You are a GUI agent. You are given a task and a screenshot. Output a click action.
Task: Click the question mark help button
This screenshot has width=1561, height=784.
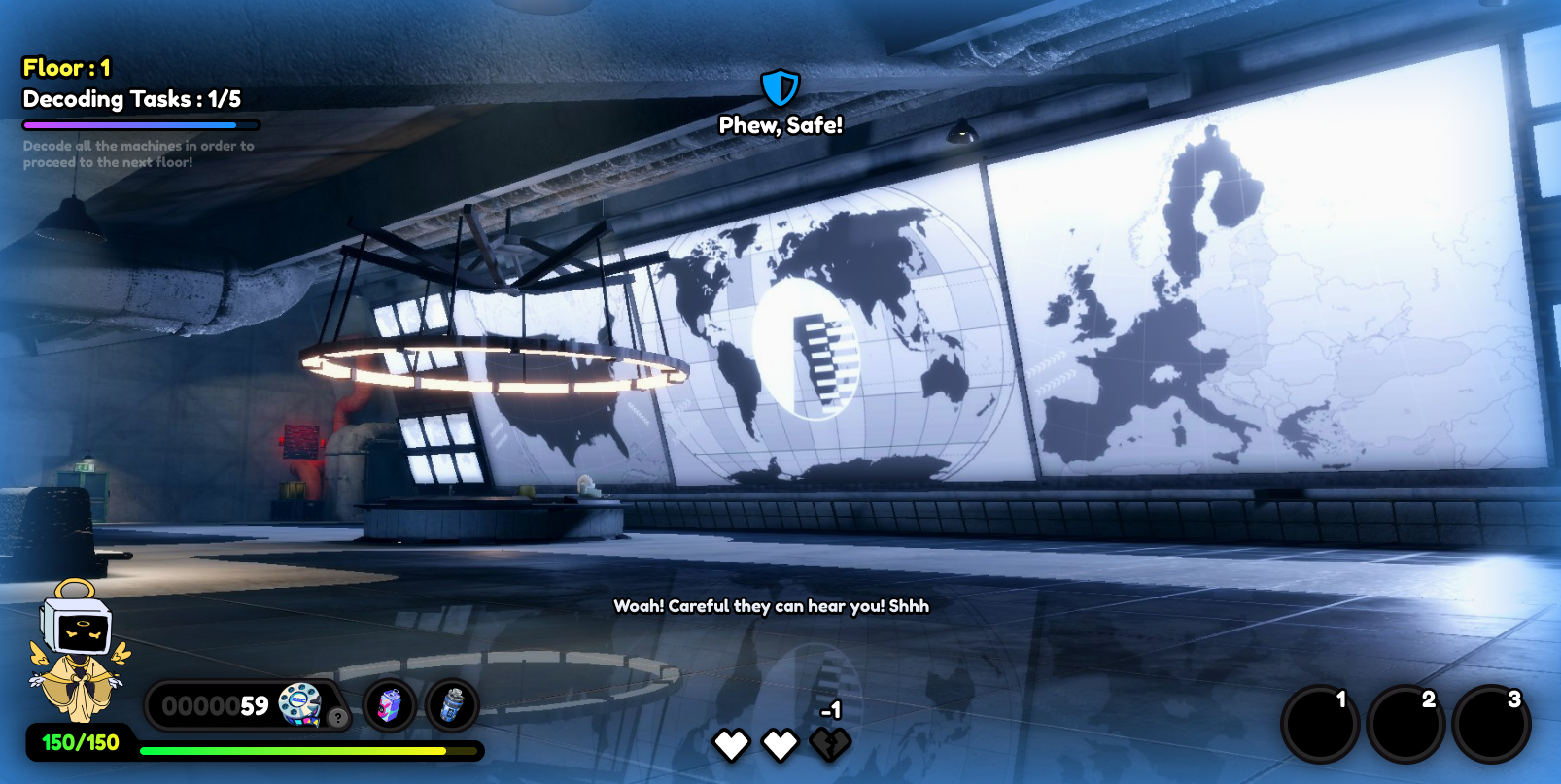[337, 718]
